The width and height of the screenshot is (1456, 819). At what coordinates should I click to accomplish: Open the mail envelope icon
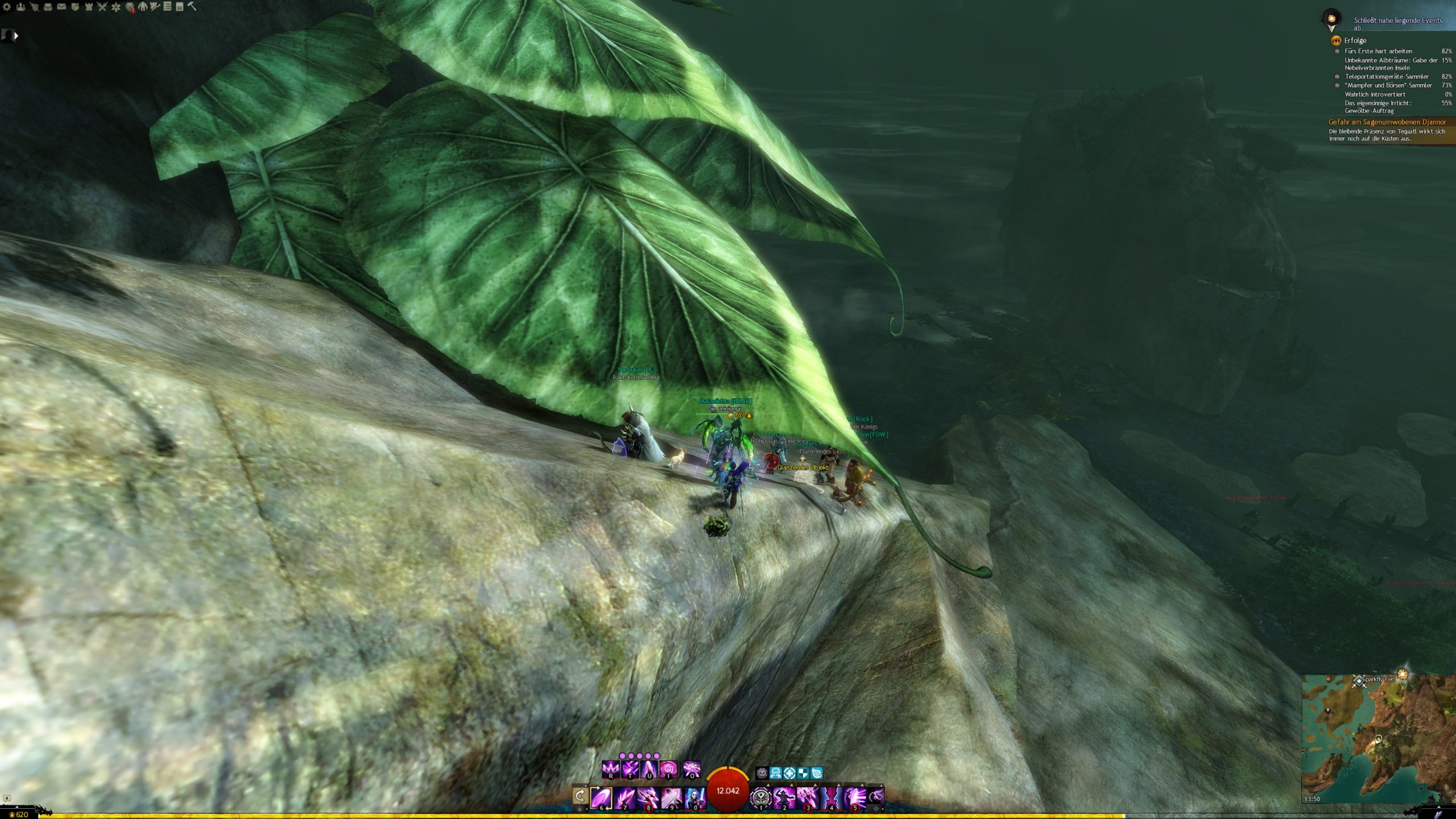[61, 7]
